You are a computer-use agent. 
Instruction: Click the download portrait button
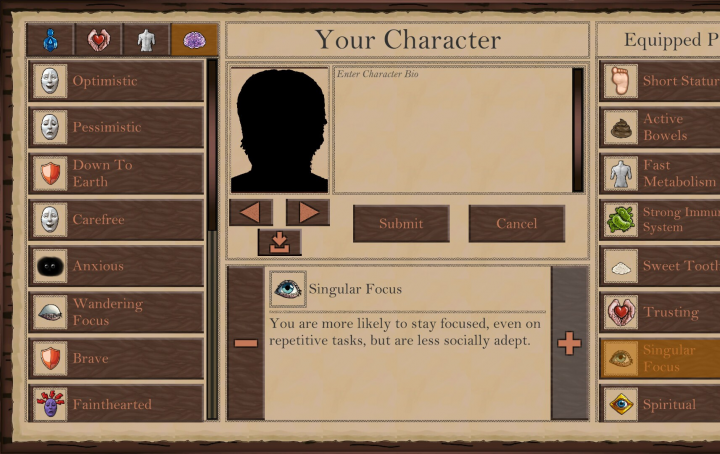pyautogui.click(x=279, y=242)
